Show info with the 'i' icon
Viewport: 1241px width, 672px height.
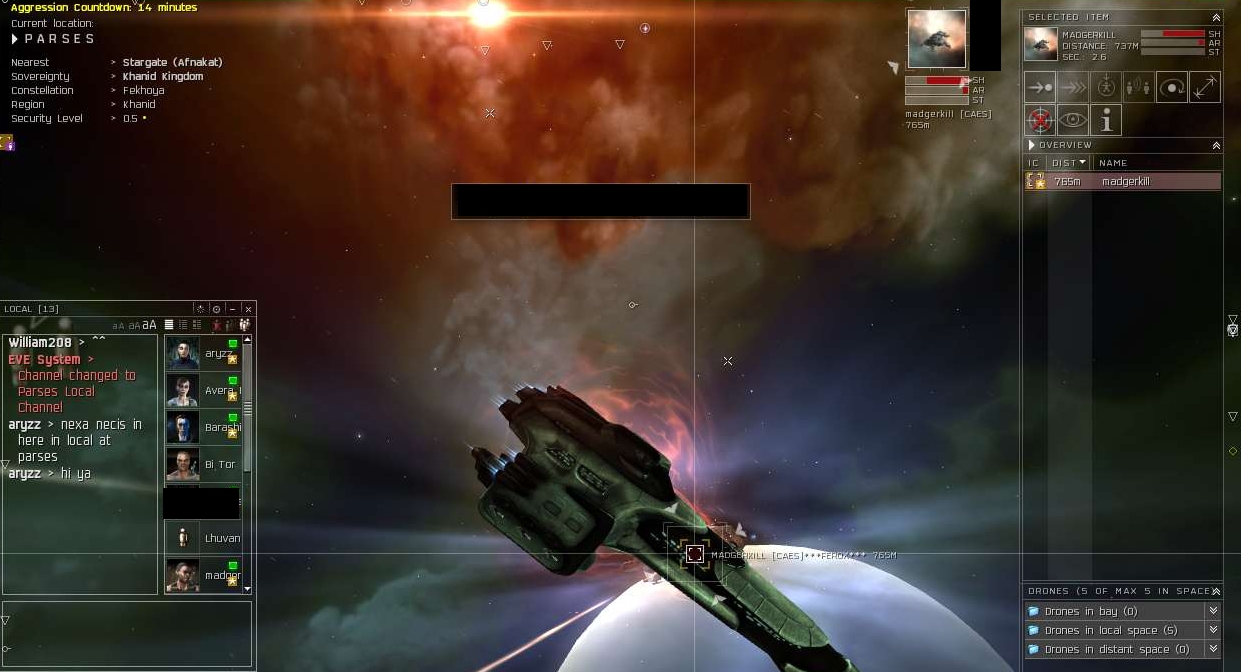pyautogui.click(x=1106, y=120)
